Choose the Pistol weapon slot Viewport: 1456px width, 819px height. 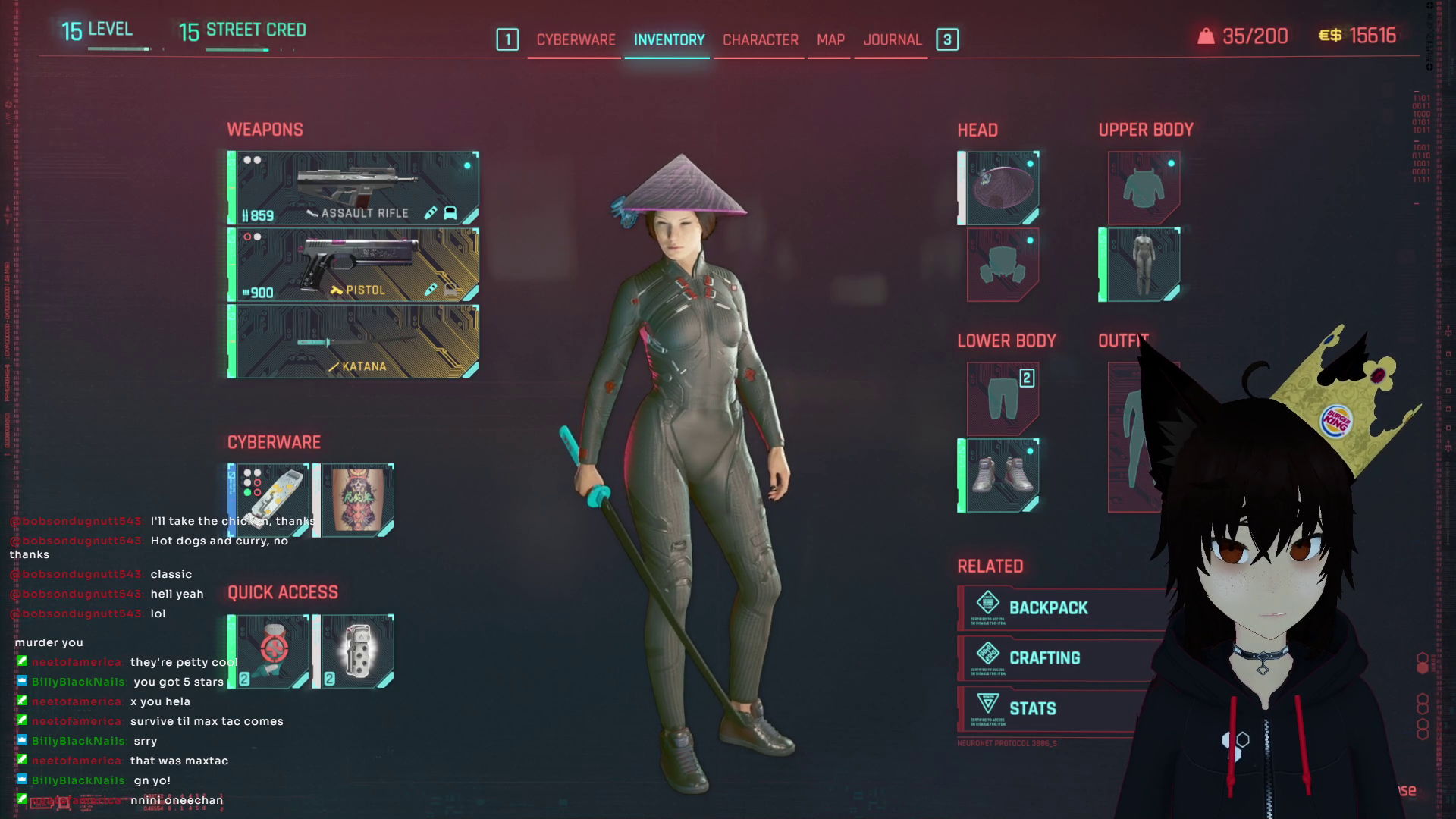pyautogui.click(x=354, y=265)
